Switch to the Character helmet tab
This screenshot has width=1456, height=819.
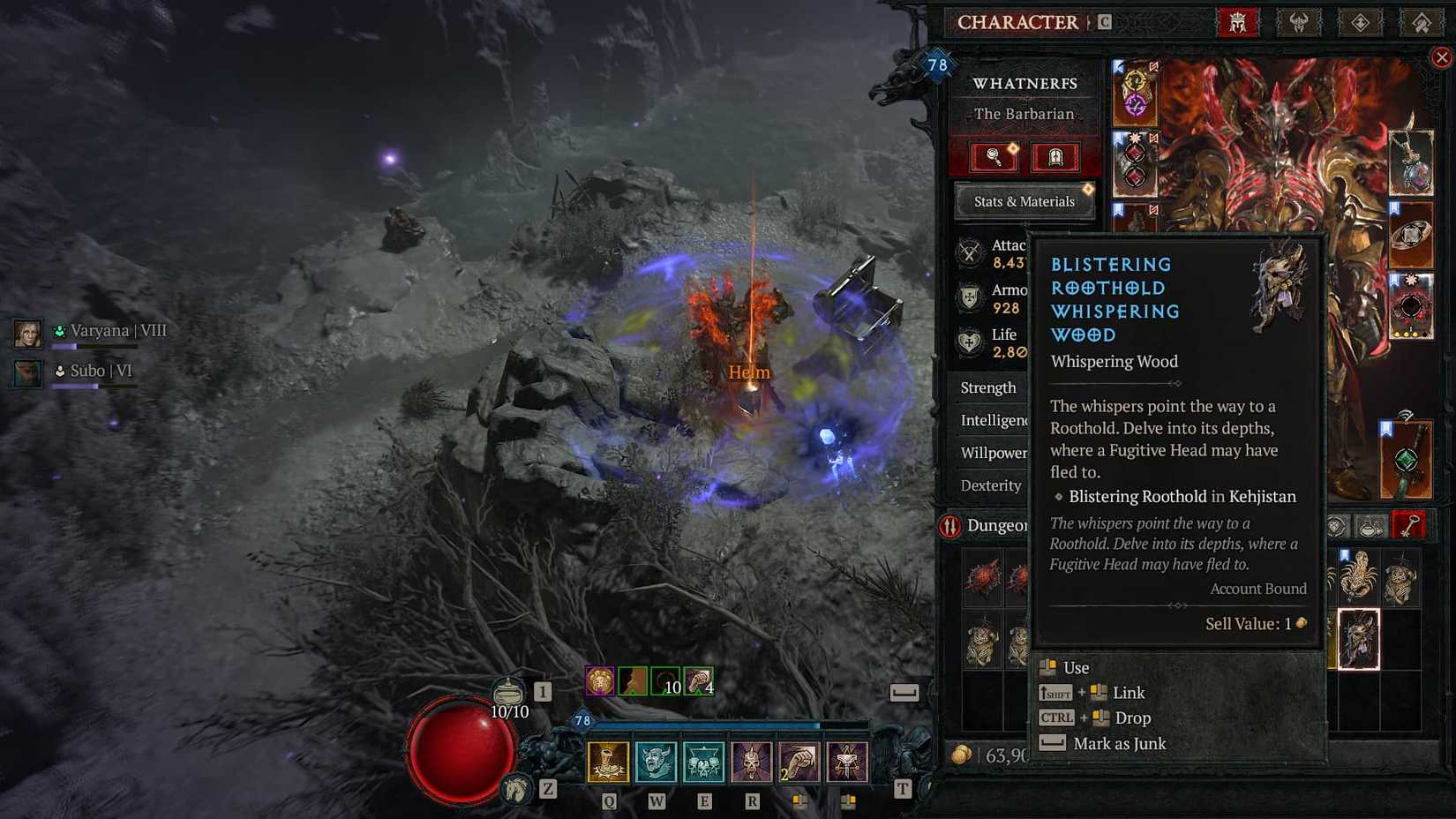click(x=1239, y=22)
